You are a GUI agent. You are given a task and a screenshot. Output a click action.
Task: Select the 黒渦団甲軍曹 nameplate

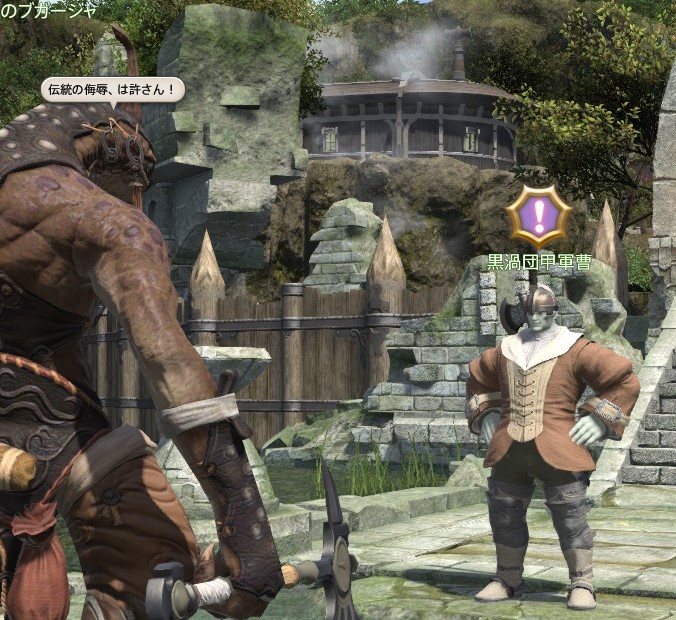[x=537, y=263]
